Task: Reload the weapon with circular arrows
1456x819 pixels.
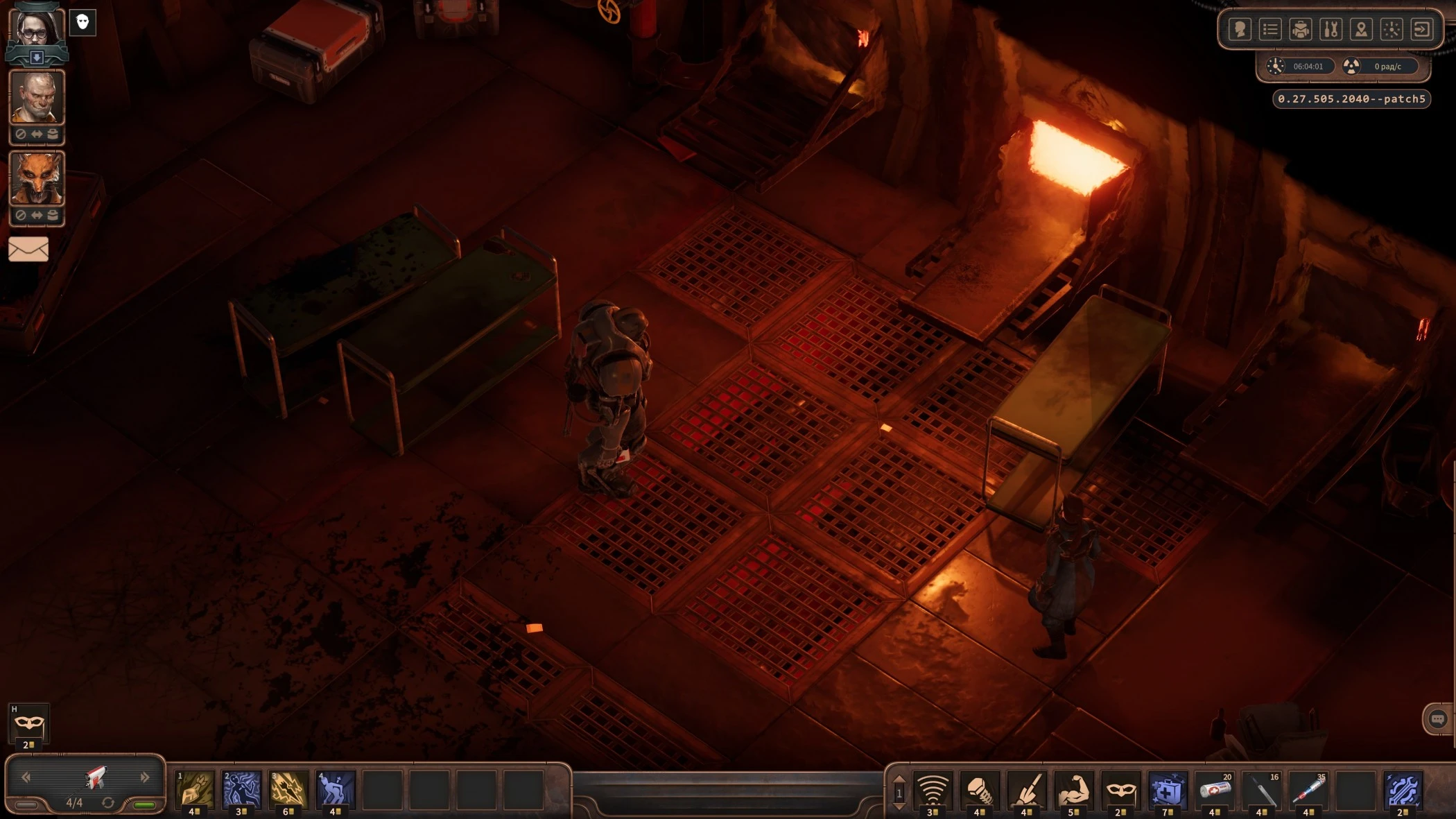Action: click(108, 802)
